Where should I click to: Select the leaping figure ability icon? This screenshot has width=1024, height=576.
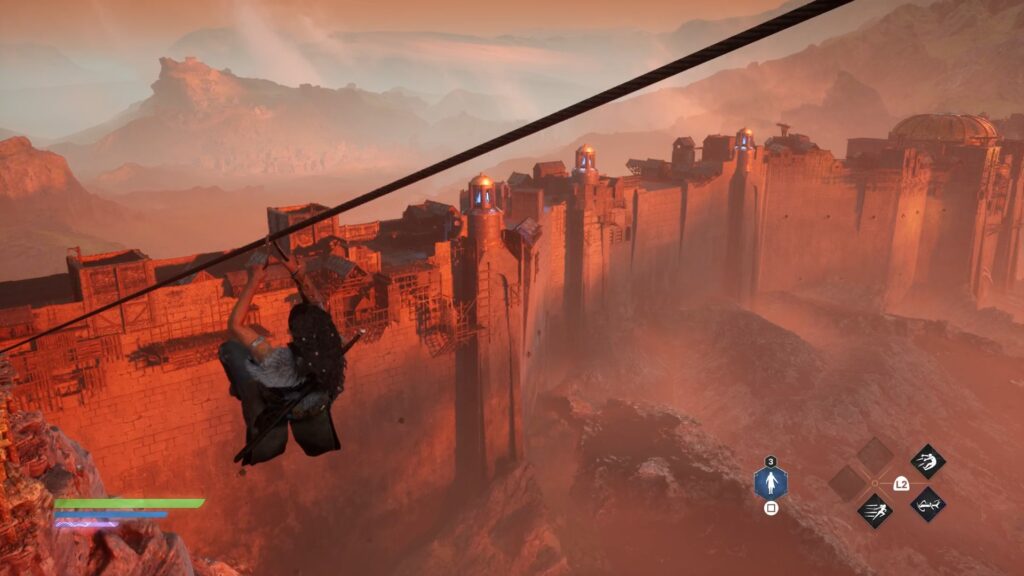coord(928,461)
